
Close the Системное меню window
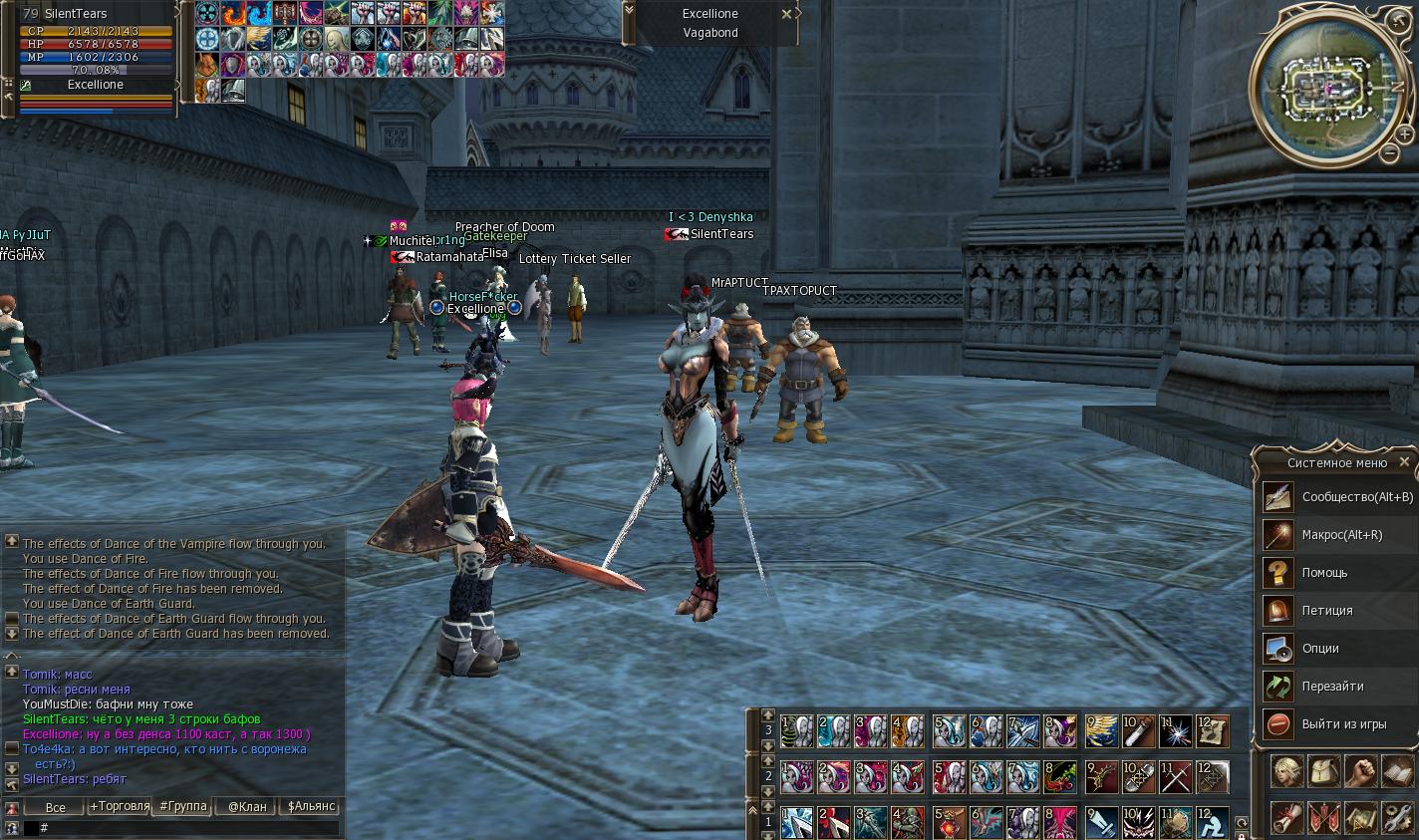pos(1404,462)
